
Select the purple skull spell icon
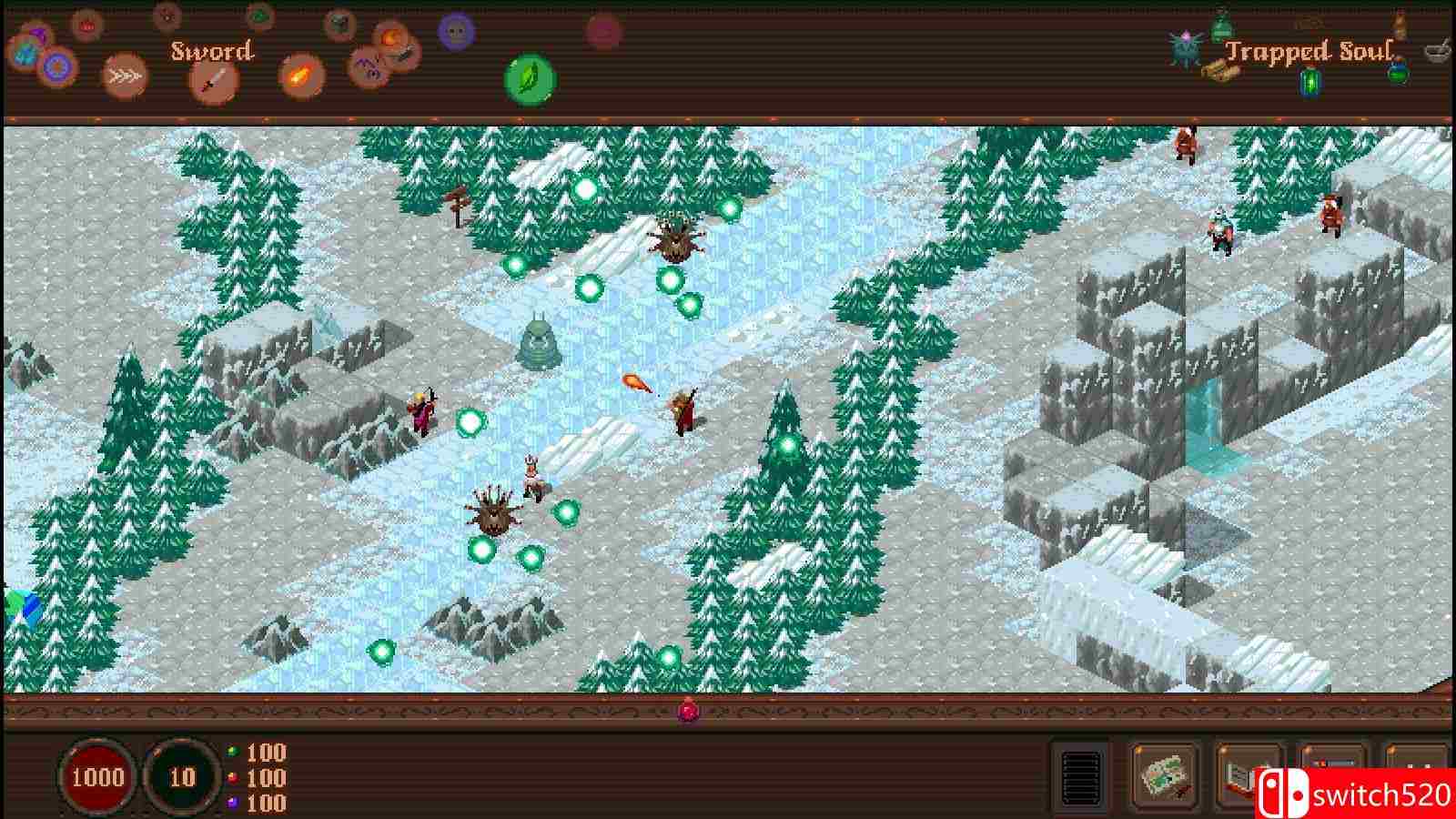point(454,35)
